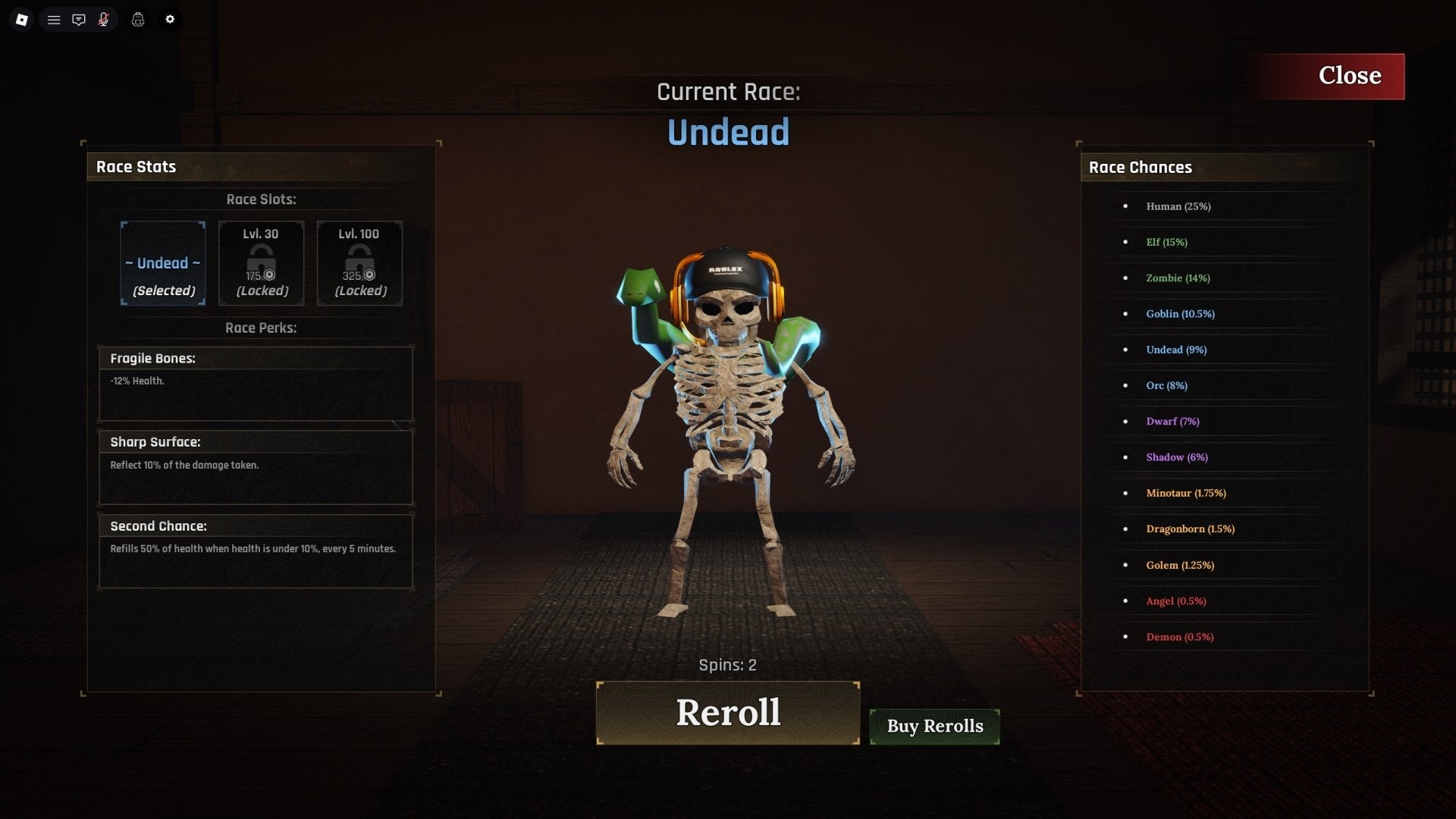Open the Roblox main menu logo
Image resolution: width=1456 pixels, height=819 pixels.
22,20
